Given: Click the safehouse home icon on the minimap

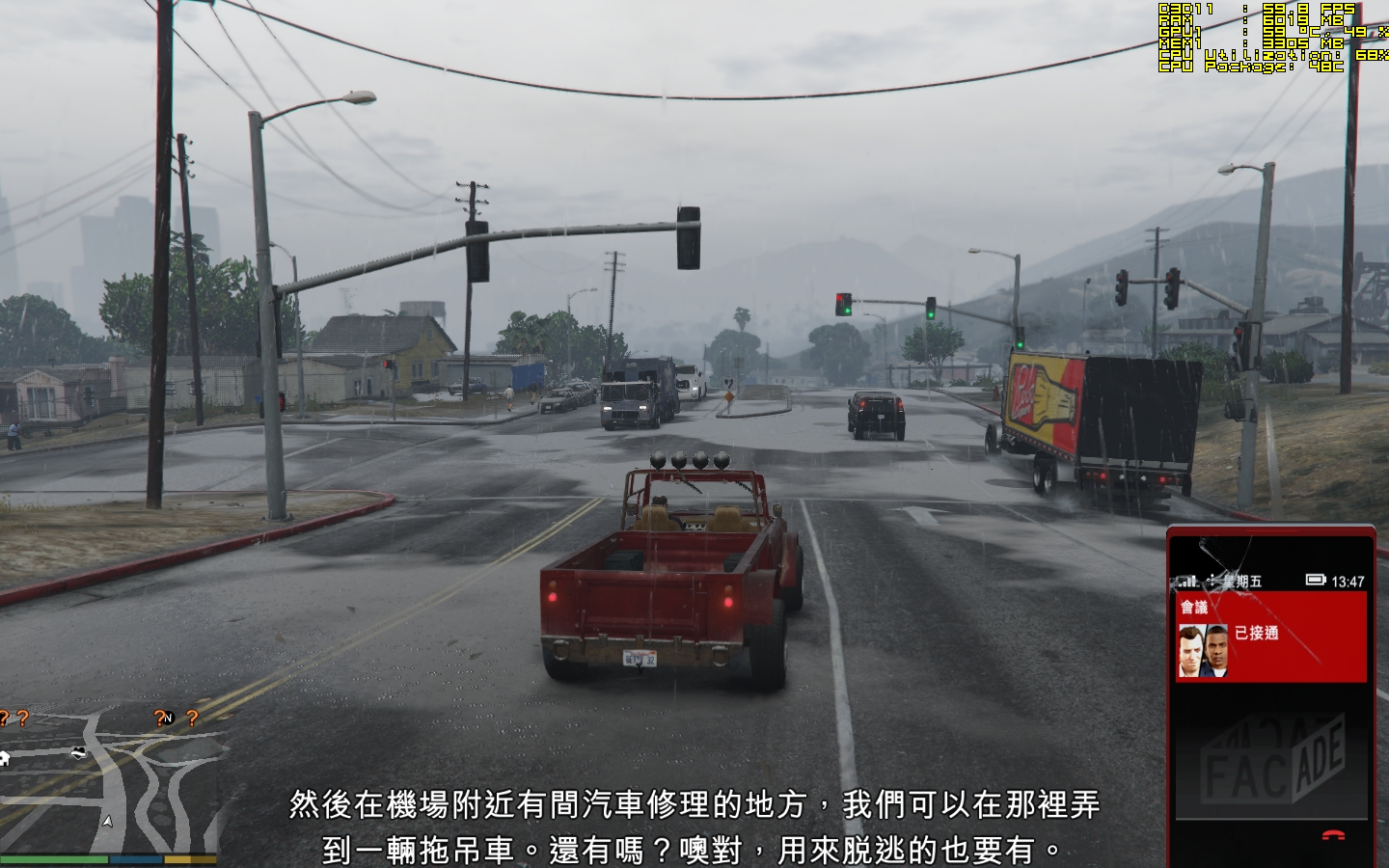Looking at the screenshot, I should (6, 756).
